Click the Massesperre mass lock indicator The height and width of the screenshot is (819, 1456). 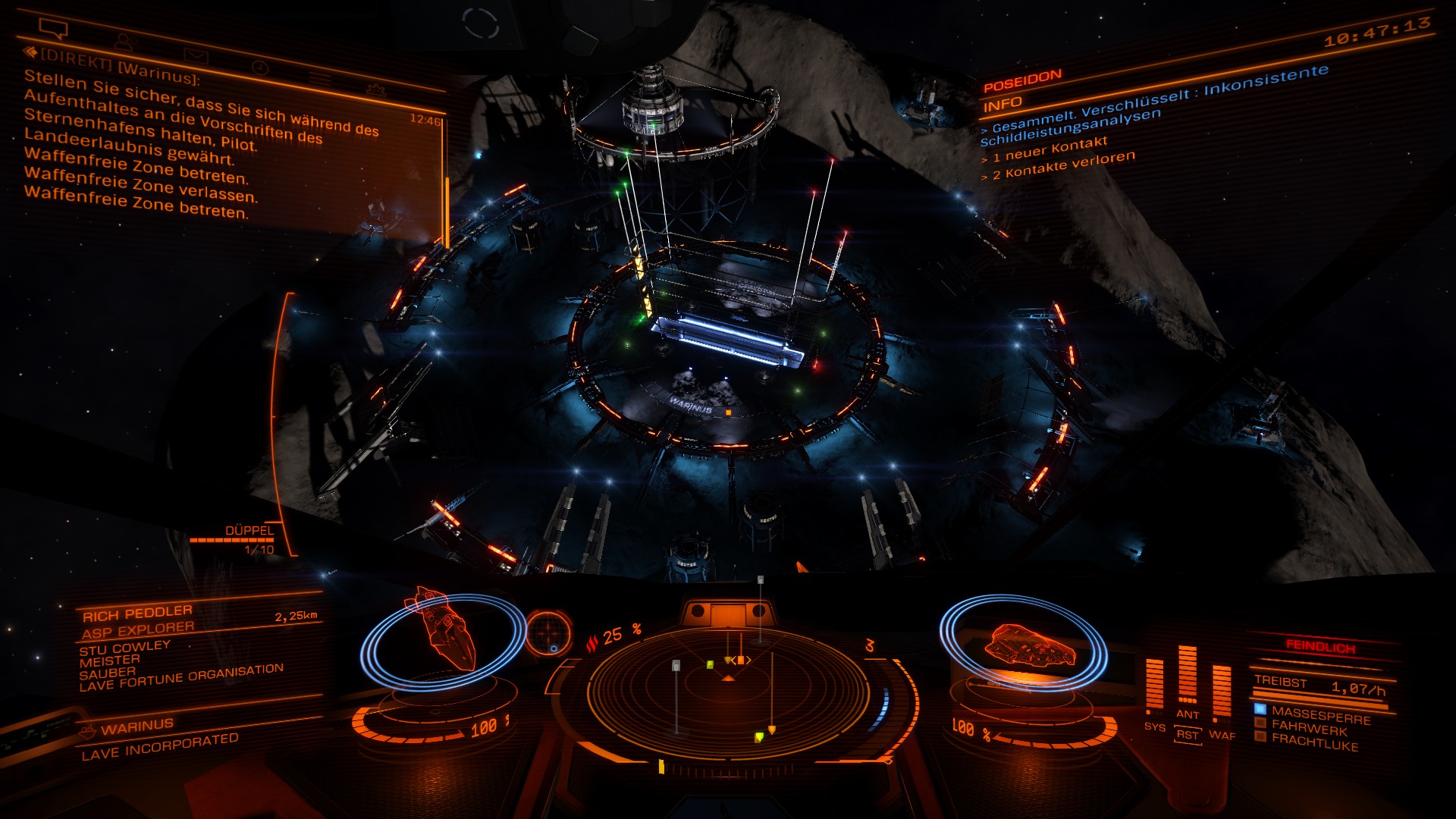point(1319,715)
